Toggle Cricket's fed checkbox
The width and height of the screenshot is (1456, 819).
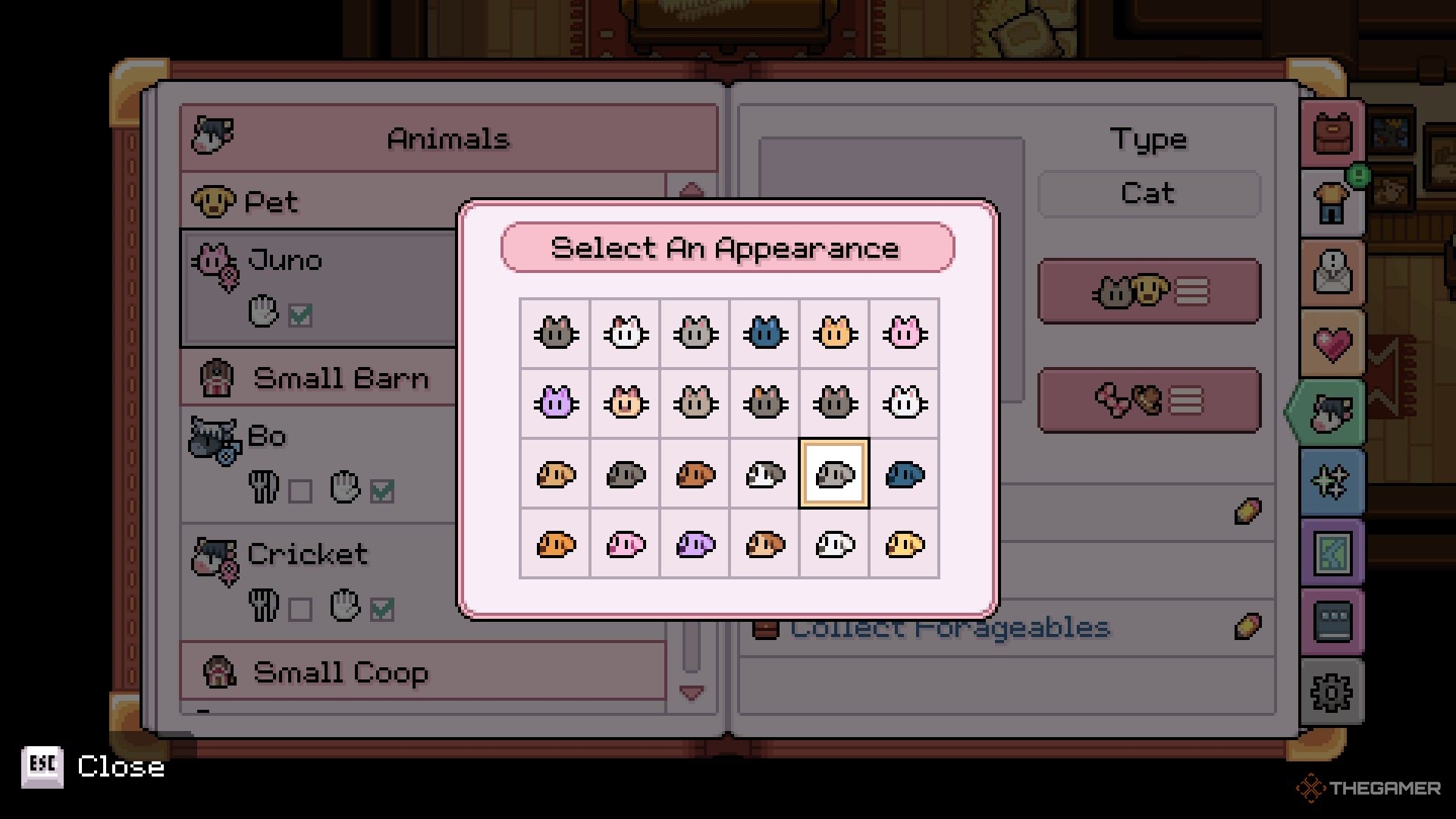coord(300,609)
